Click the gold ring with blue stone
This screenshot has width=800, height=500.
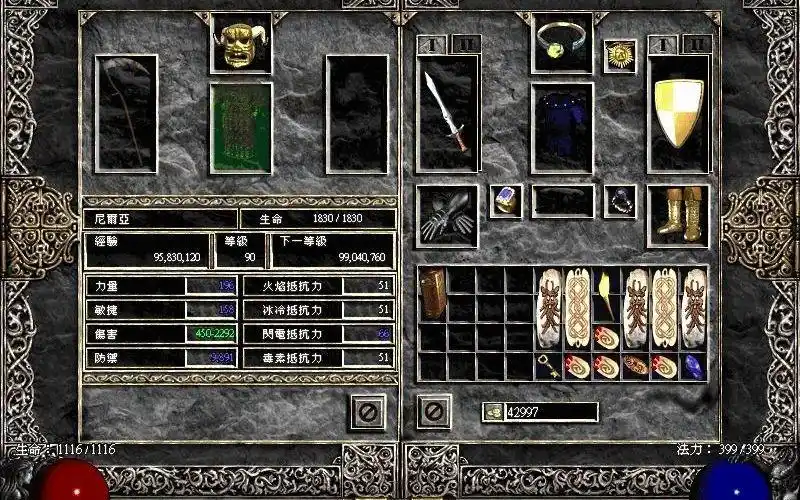click(505, 200)
